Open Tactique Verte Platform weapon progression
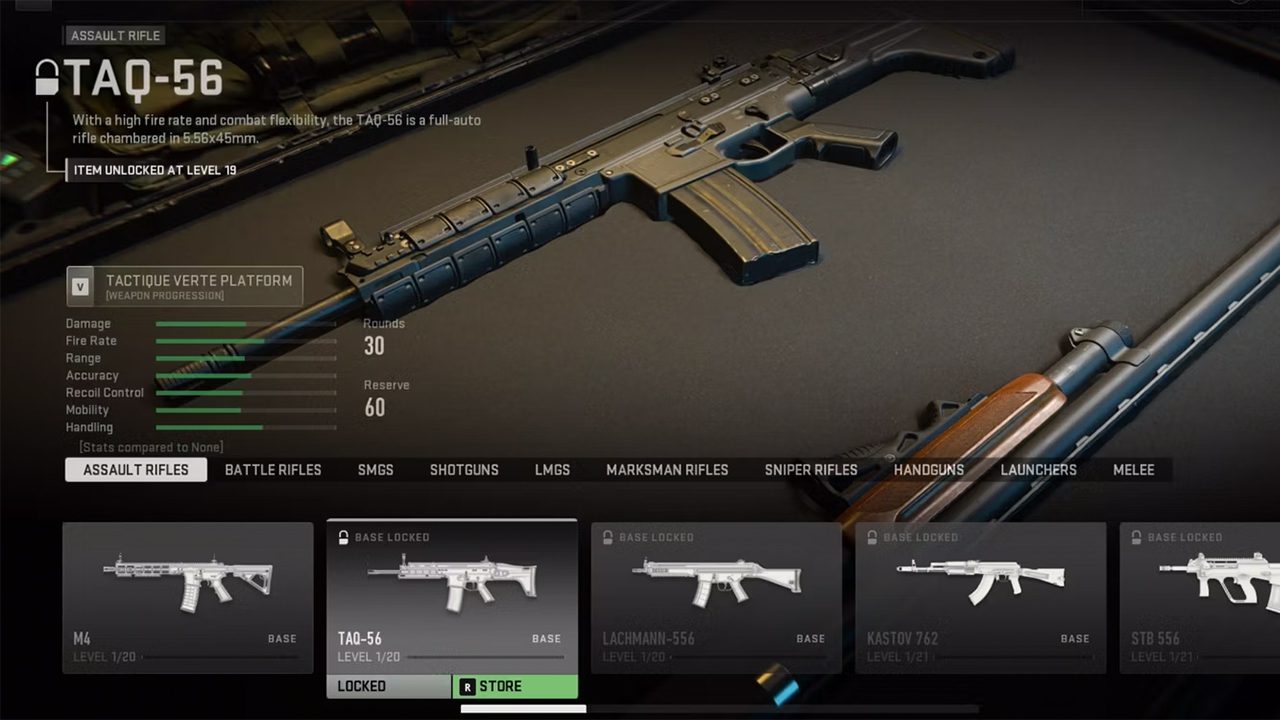This screenshot has height=720, width=1280. [x=185, y=286]
